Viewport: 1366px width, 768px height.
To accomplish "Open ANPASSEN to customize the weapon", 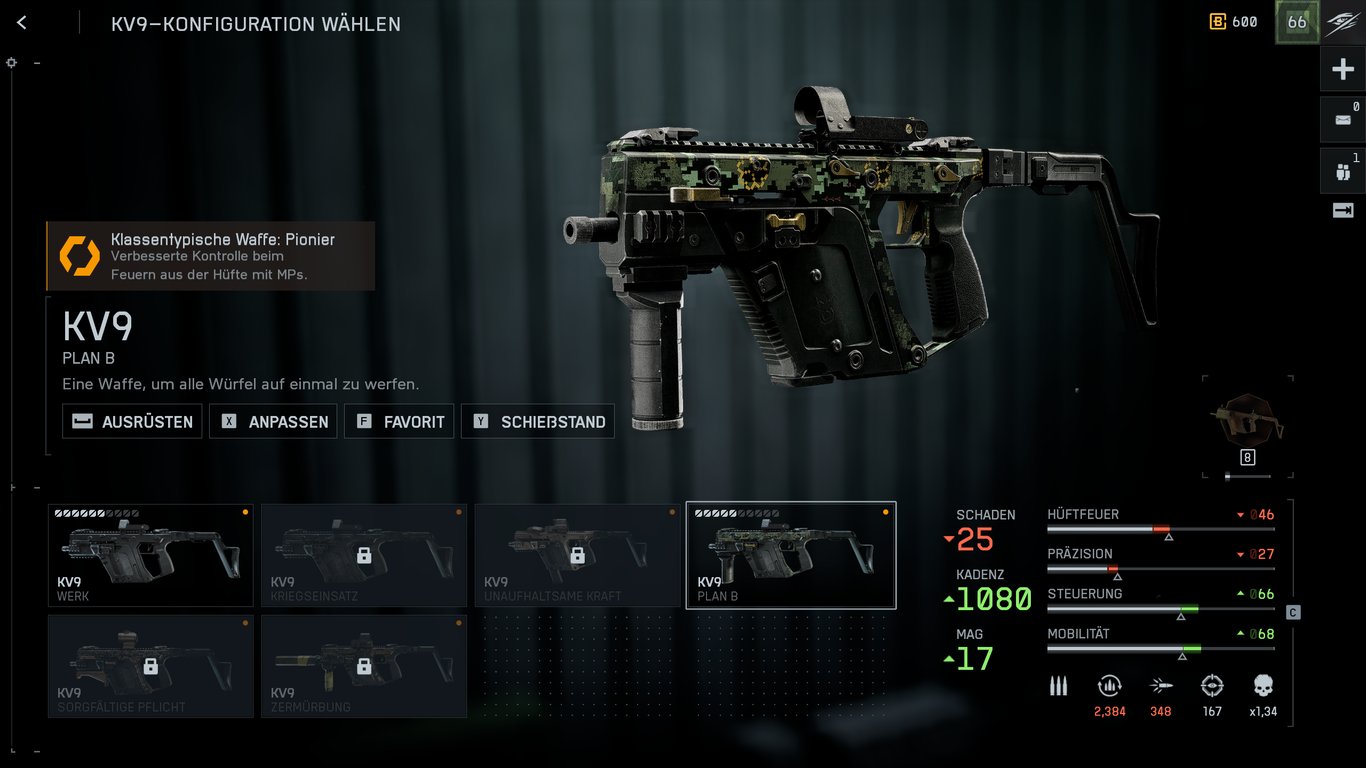I will [272, 421].
